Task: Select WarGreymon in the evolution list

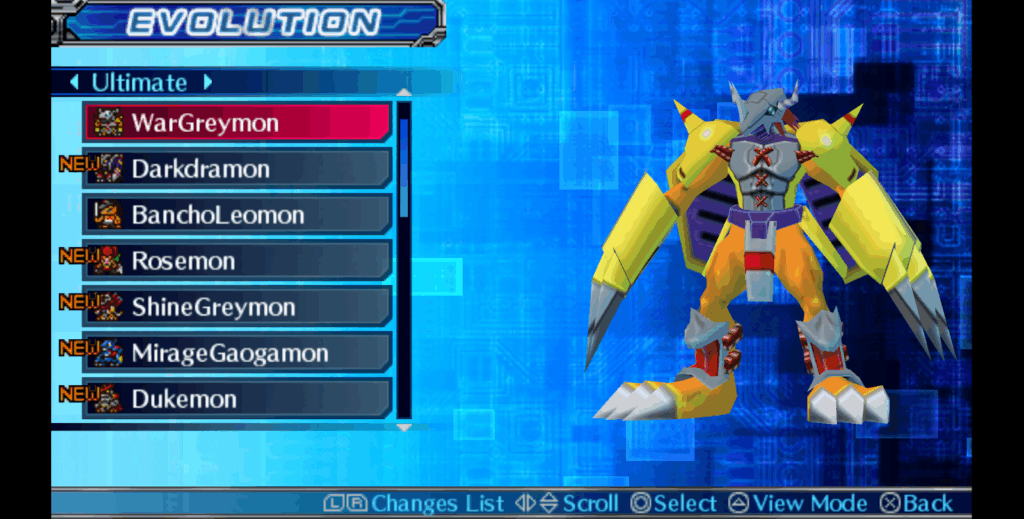Action: [237, 123]
